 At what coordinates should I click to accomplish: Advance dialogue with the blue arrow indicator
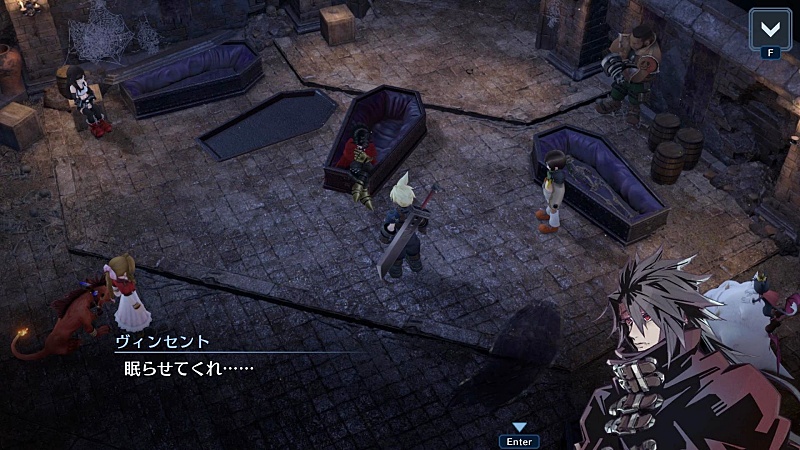(x=519, y=427)
